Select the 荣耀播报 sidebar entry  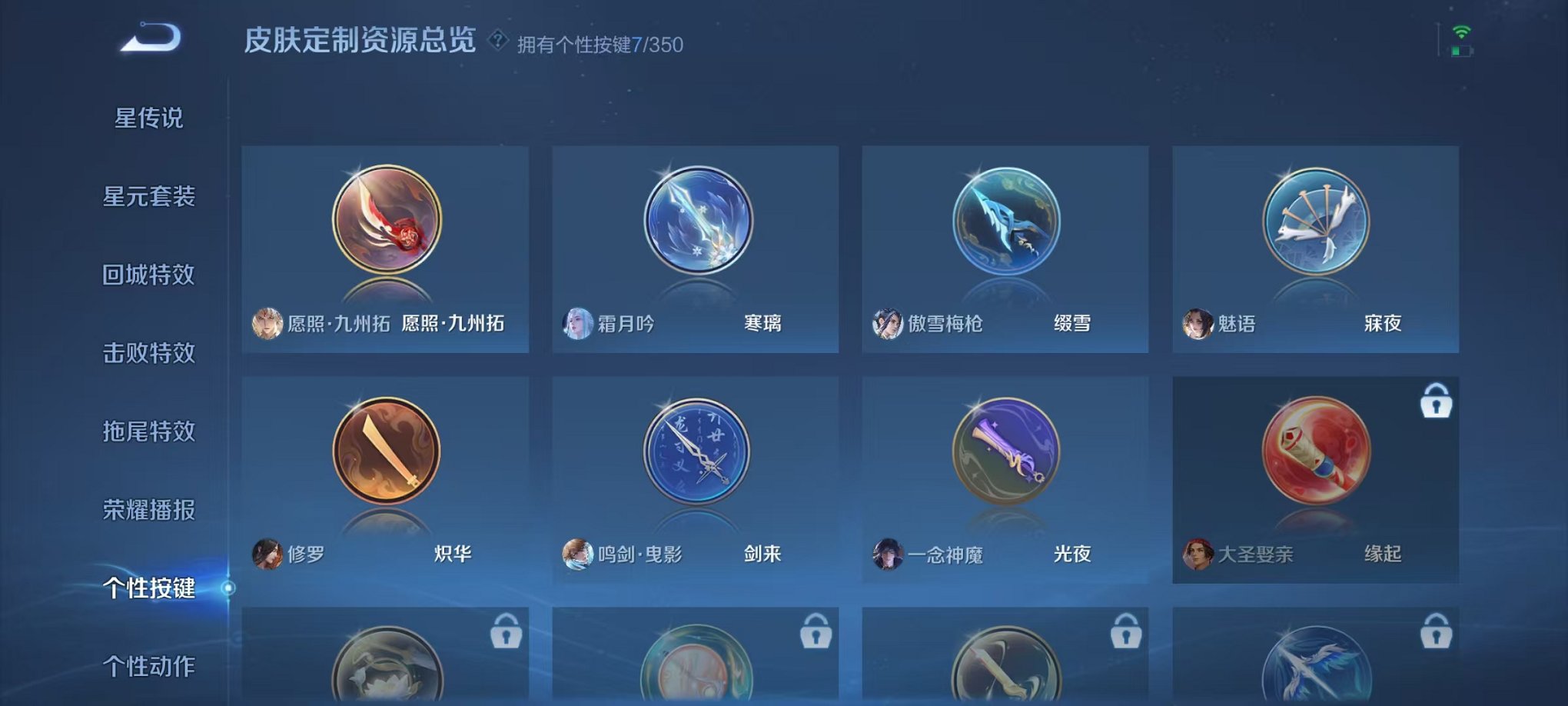click(x=151, y=508)
